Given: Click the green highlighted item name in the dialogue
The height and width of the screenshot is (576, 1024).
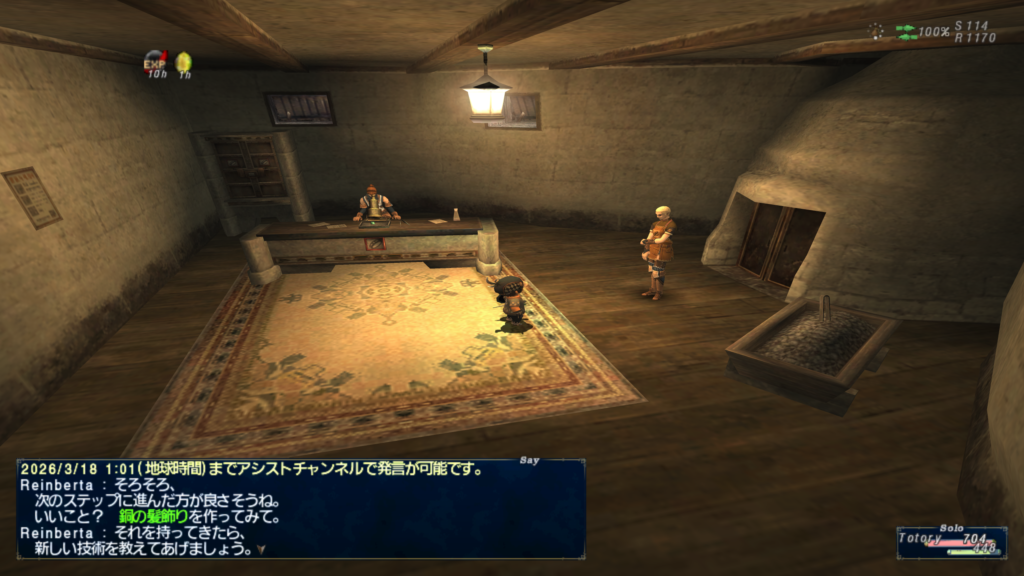Looking at the screenshot, I should point(160,517).
